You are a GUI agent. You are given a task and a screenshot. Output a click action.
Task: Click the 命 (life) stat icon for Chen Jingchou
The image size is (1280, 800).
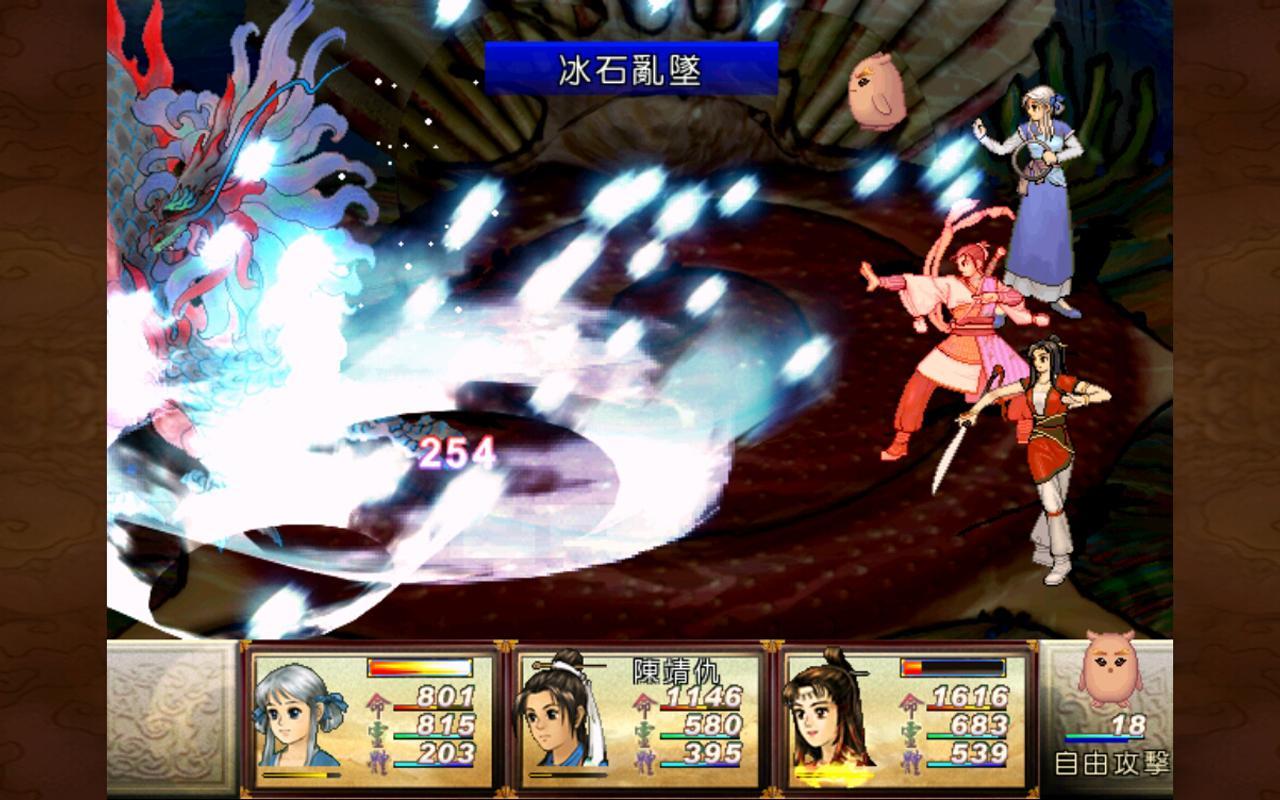coord(645,705)
